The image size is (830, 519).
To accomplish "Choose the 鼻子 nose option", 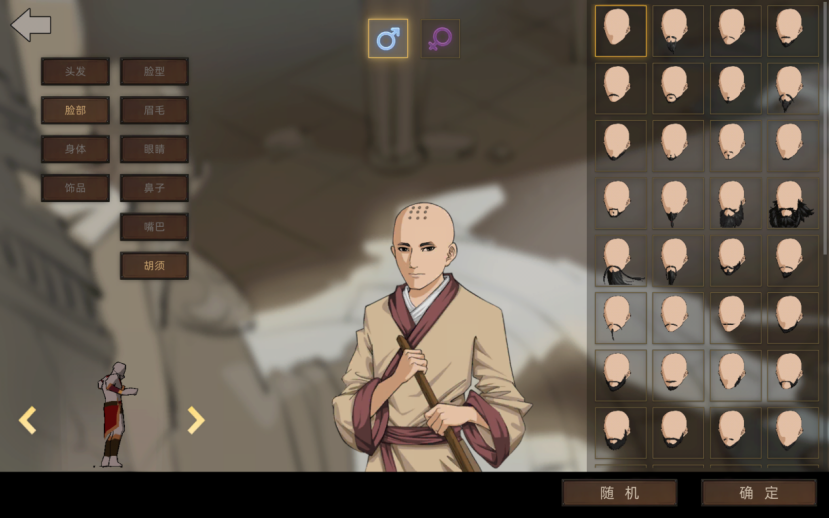I will pos(154,188).
